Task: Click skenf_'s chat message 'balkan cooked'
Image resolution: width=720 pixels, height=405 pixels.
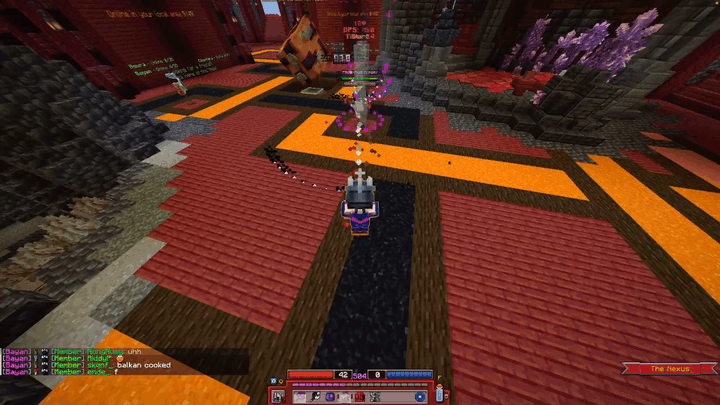Action: click(x=143, y=365)
